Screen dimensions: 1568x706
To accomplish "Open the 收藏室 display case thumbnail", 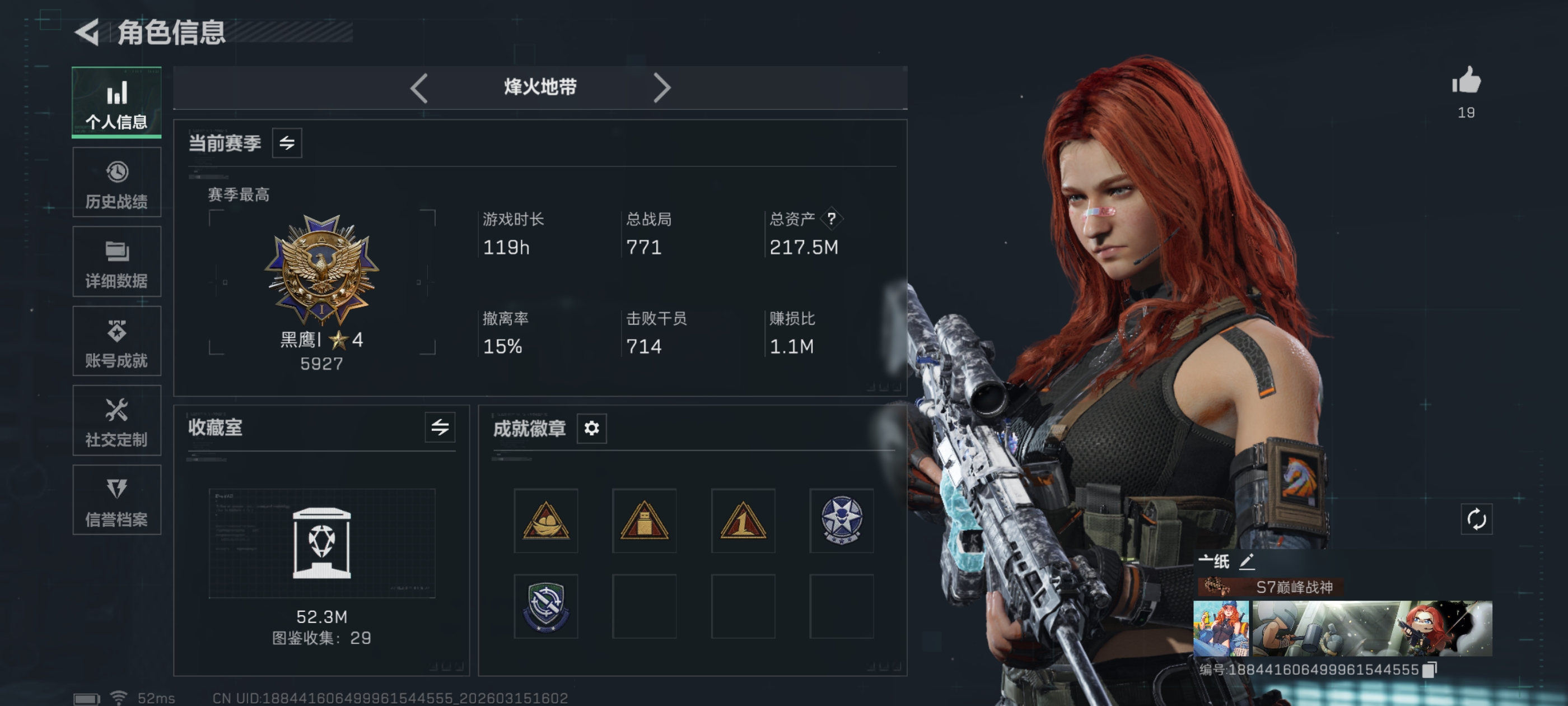I will pyautogui.click(x=321, y=543).
